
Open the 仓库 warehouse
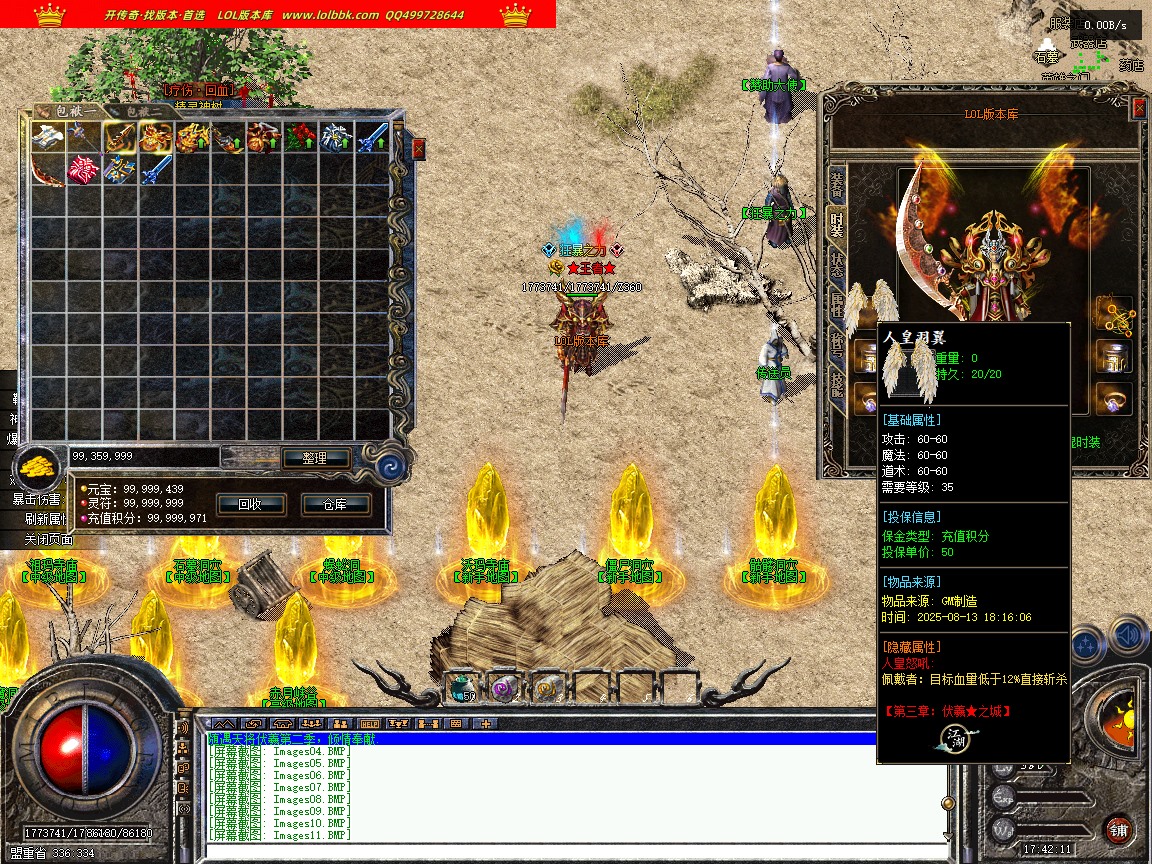(334, 504)
